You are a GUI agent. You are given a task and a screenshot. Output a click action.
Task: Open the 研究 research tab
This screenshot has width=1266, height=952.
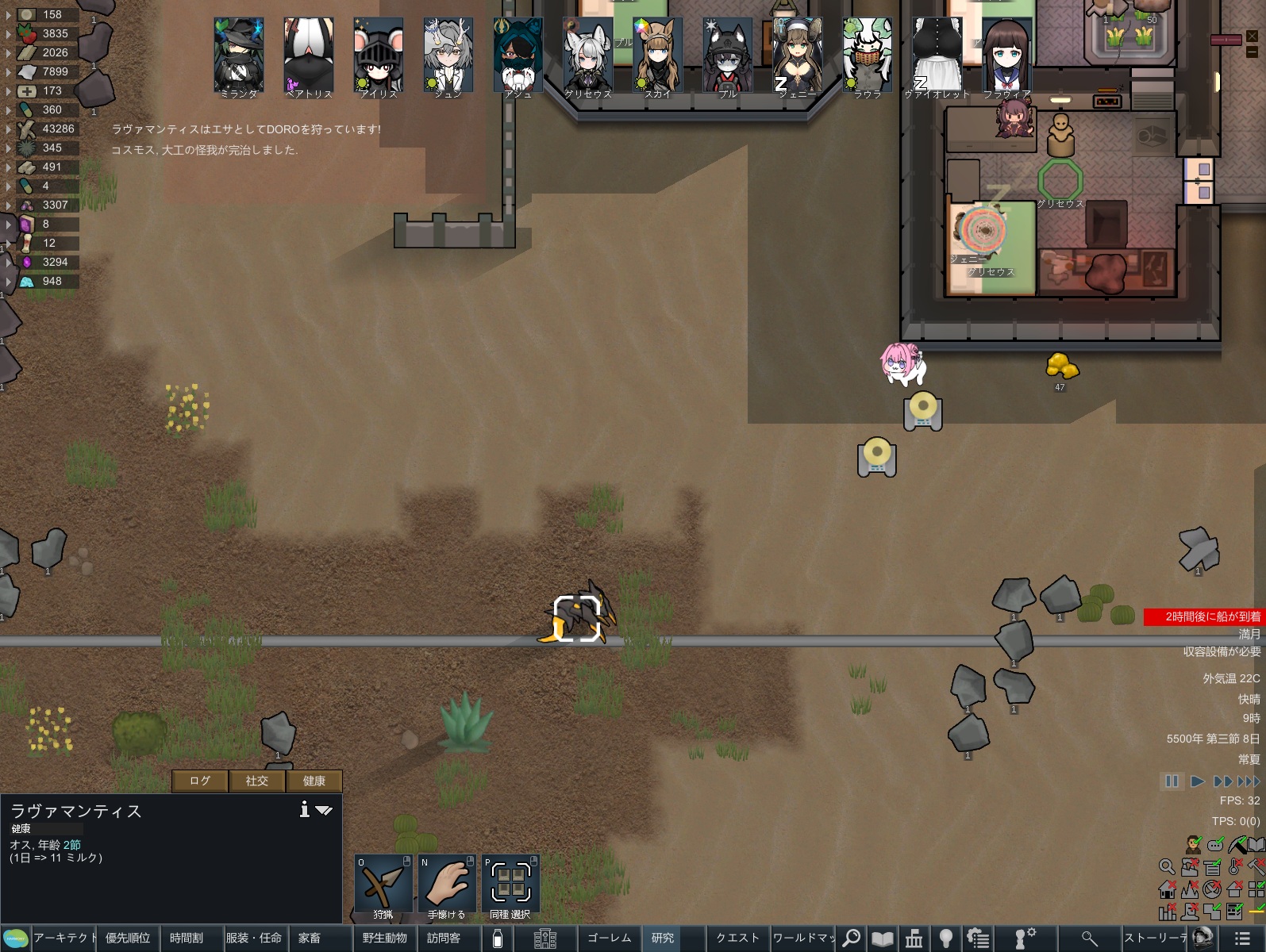tap(663, 938)
